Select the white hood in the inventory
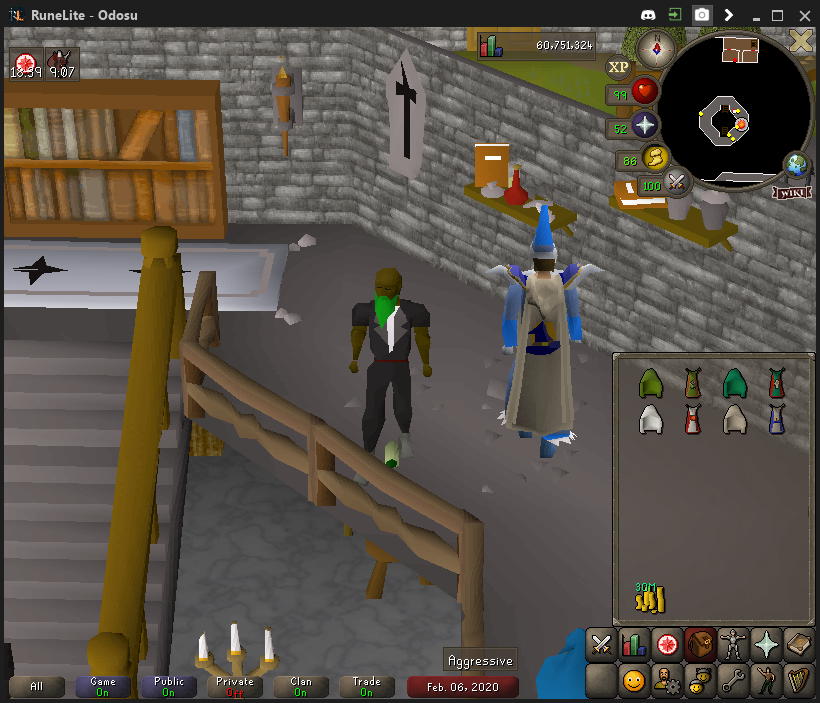 (650, 420)
